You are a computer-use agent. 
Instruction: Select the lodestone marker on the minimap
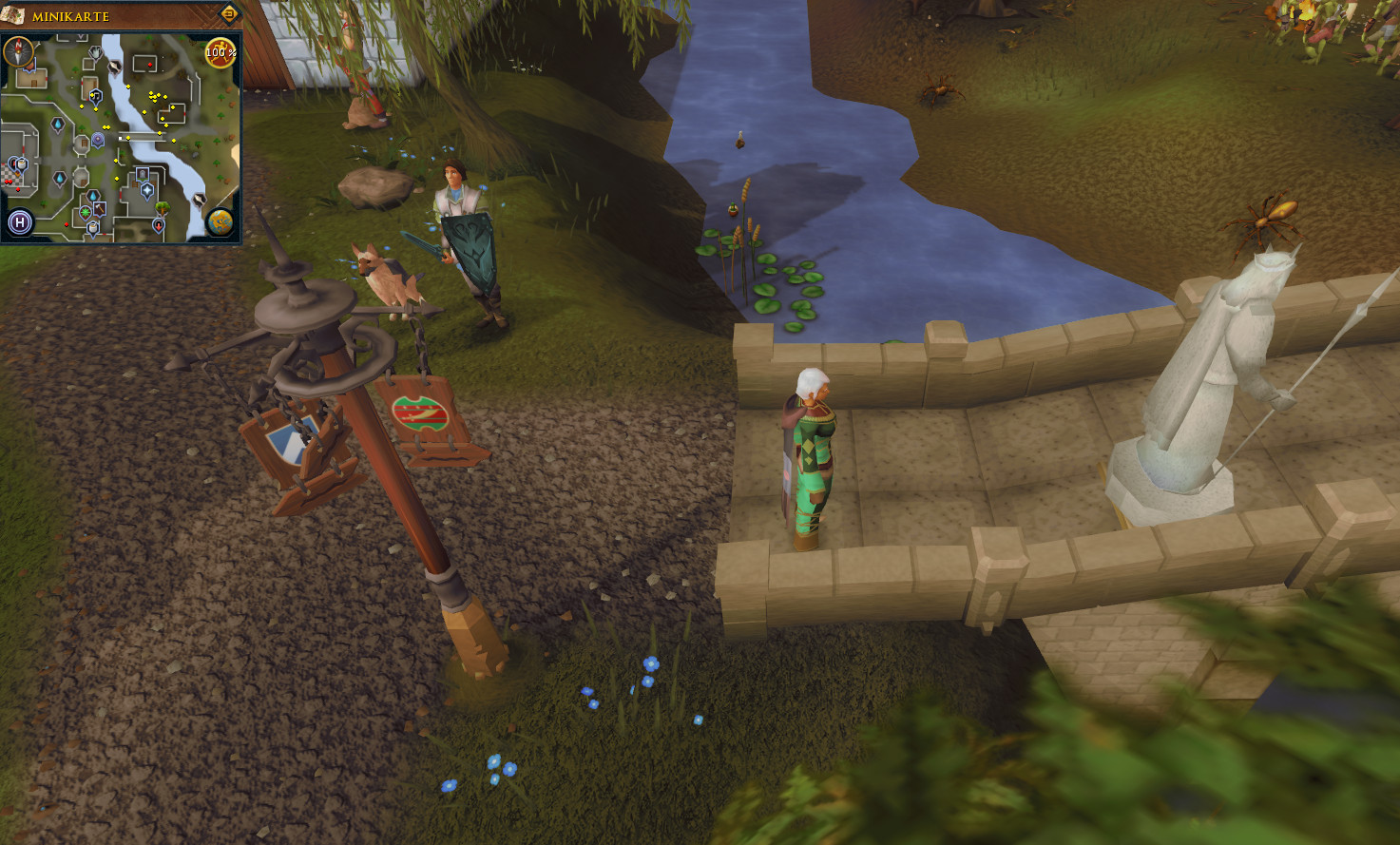98,141
